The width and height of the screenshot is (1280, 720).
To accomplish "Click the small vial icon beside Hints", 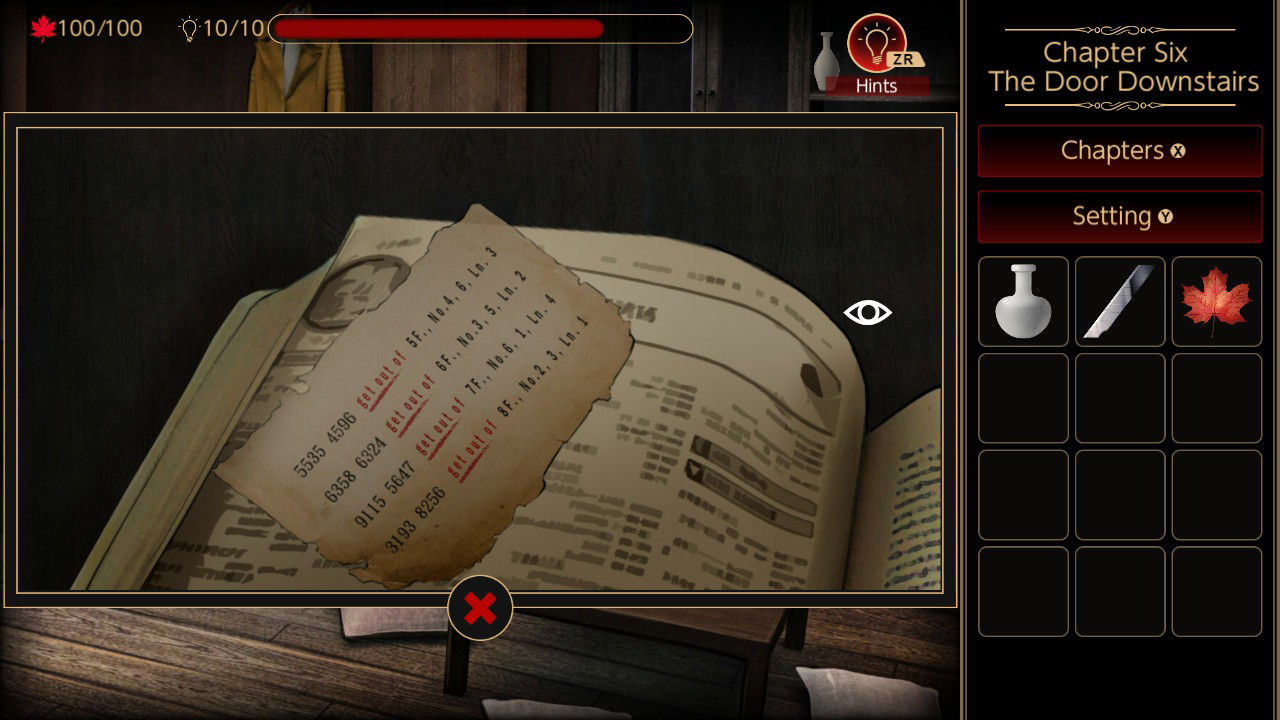I will click(x=826, y=60).
